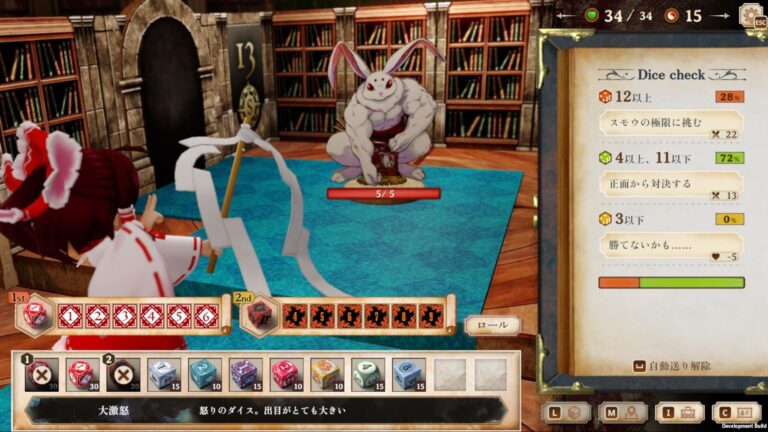
Task: Select the red rage dice in the tray
Action: pos(80,374)
